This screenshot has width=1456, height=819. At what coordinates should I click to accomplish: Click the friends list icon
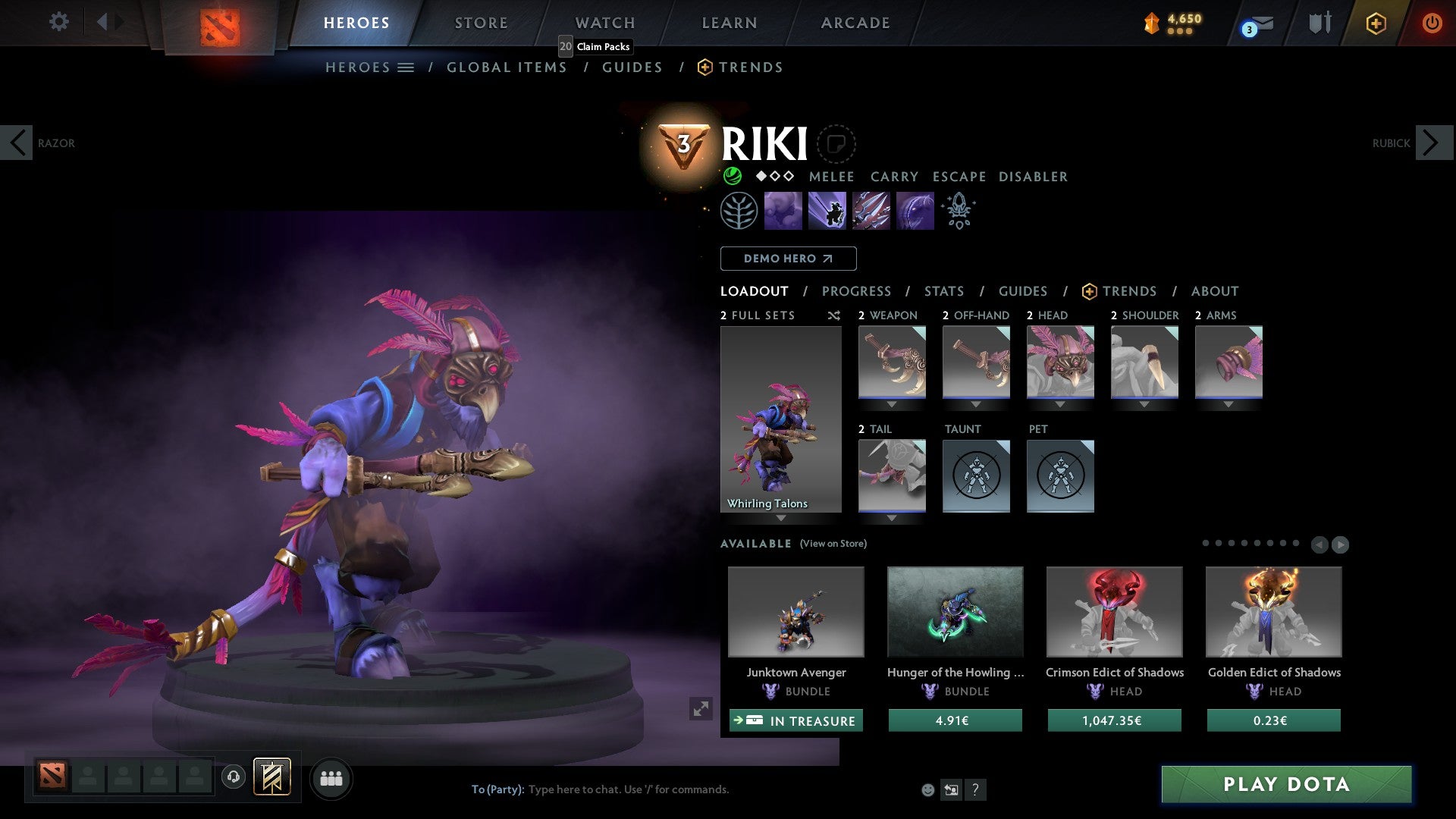tap(330, 778)
